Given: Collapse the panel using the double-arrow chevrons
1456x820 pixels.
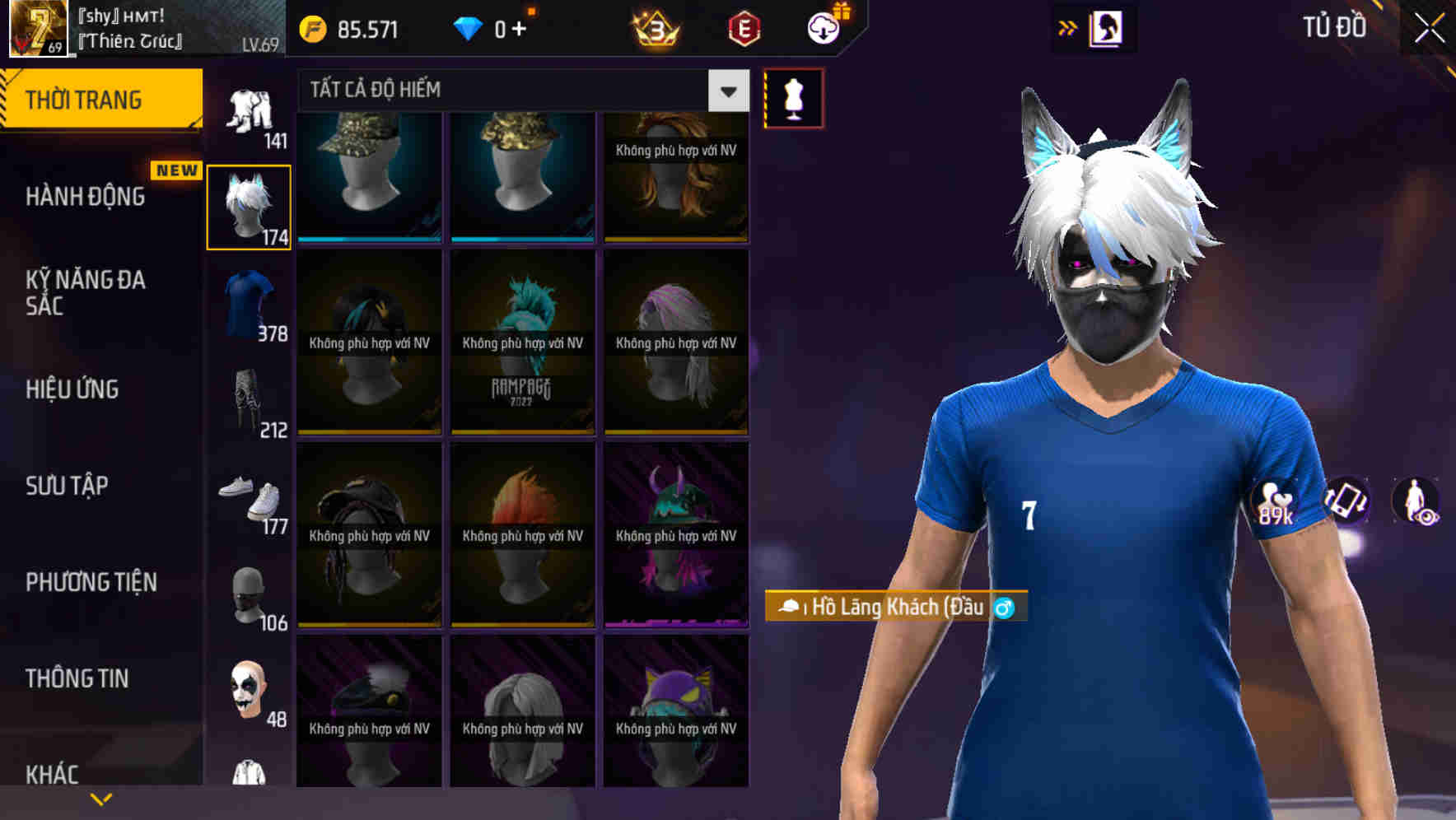Looking at the screenshot, I should click(1067, 26).
